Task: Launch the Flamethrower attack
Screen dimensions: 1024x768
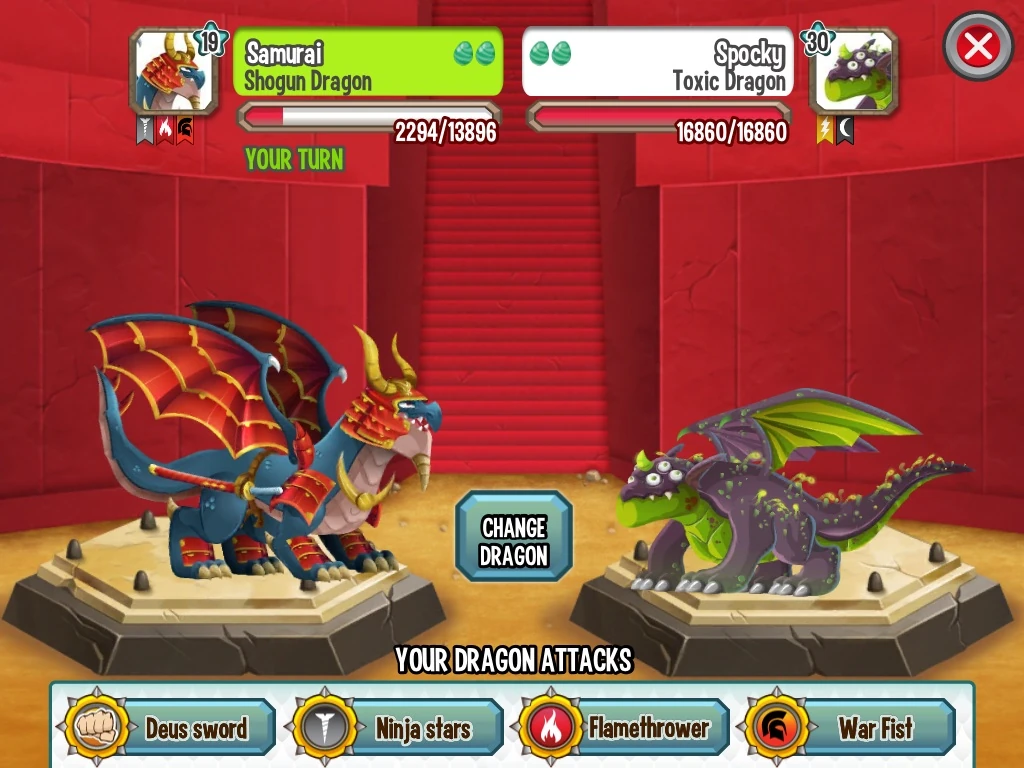Action: [x=625, y=727]
